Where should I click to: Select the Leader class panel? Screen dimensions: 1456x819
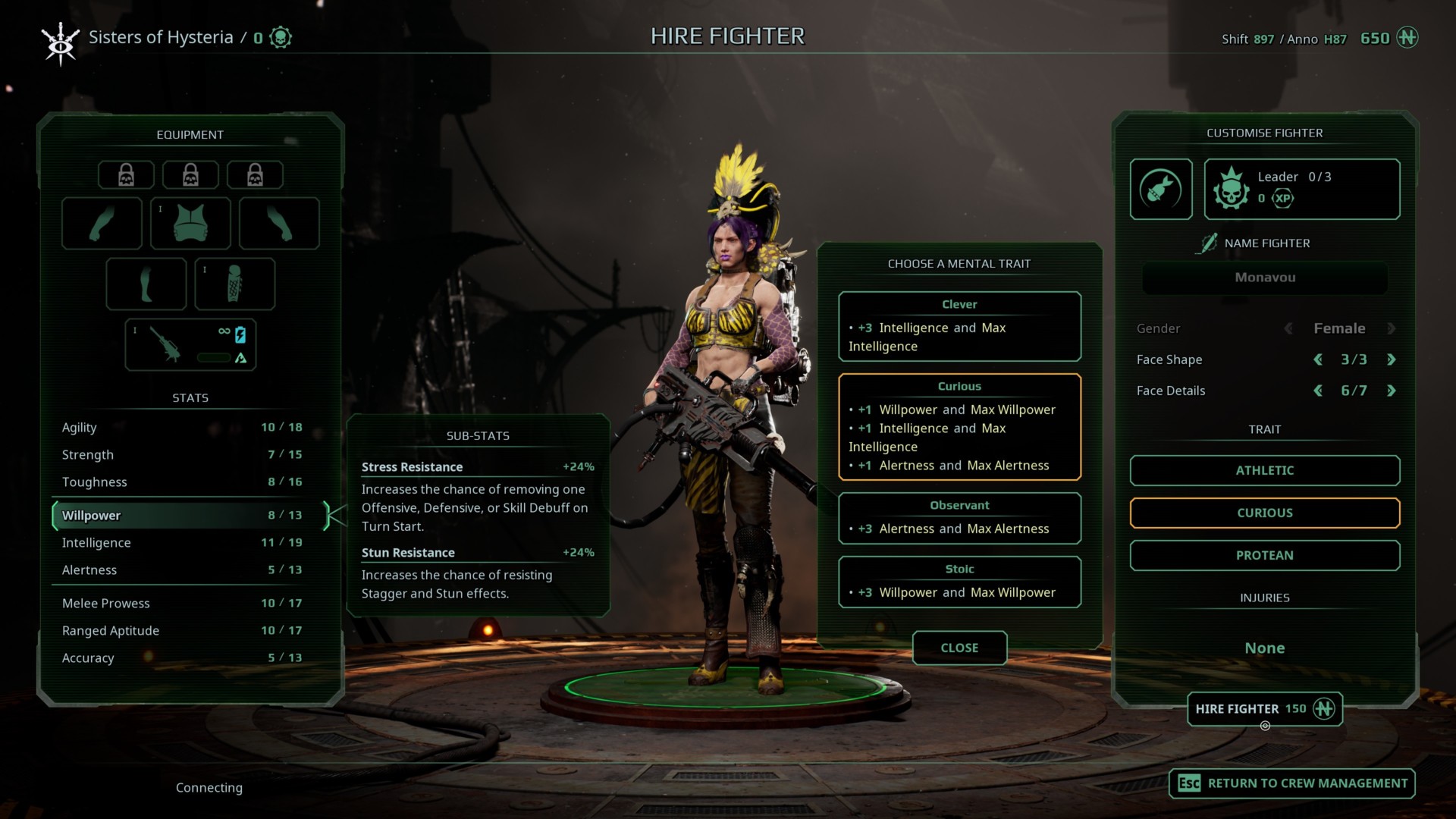pos(1301,189)
